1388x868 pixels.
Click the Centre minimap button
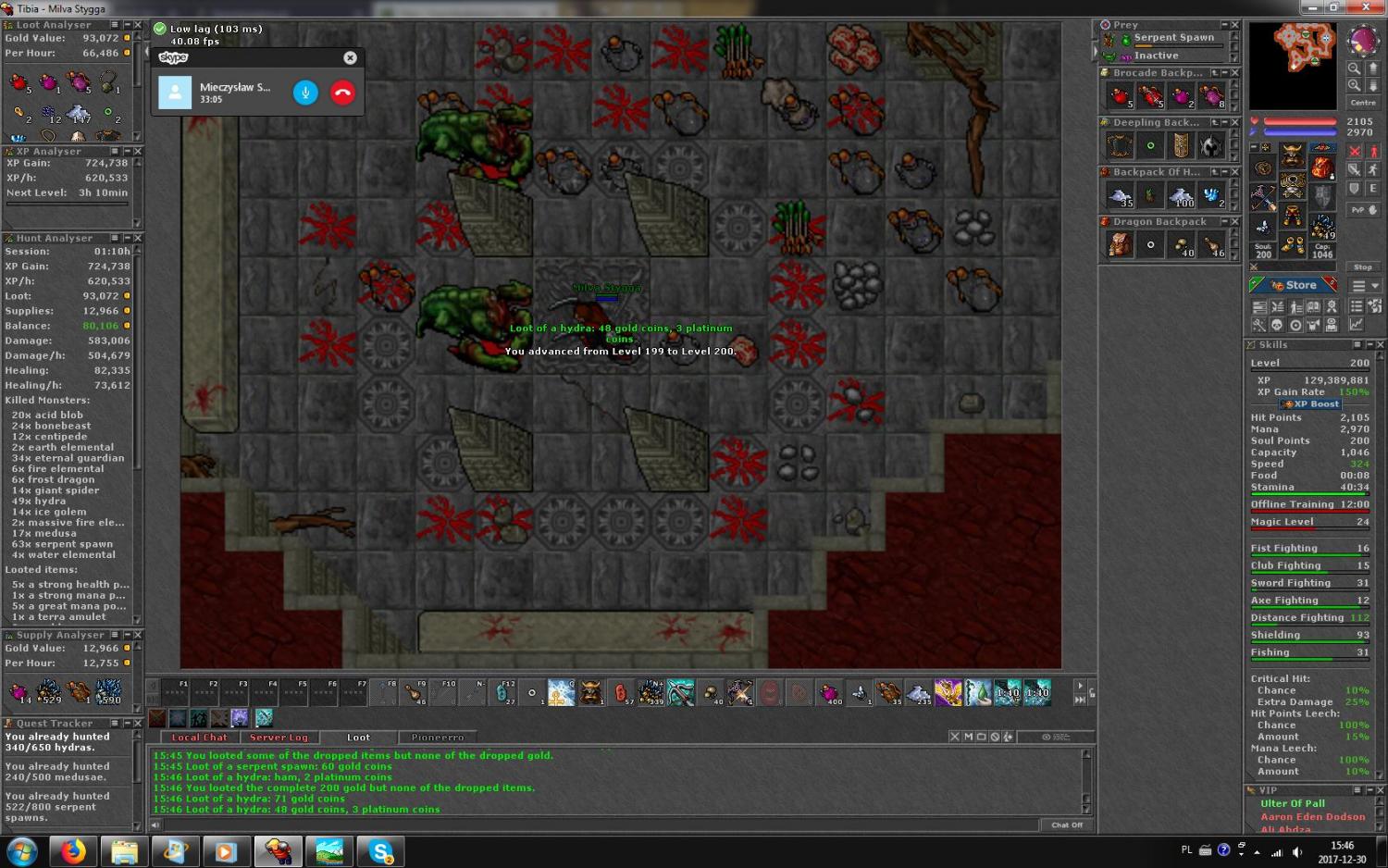point(1362,103)
